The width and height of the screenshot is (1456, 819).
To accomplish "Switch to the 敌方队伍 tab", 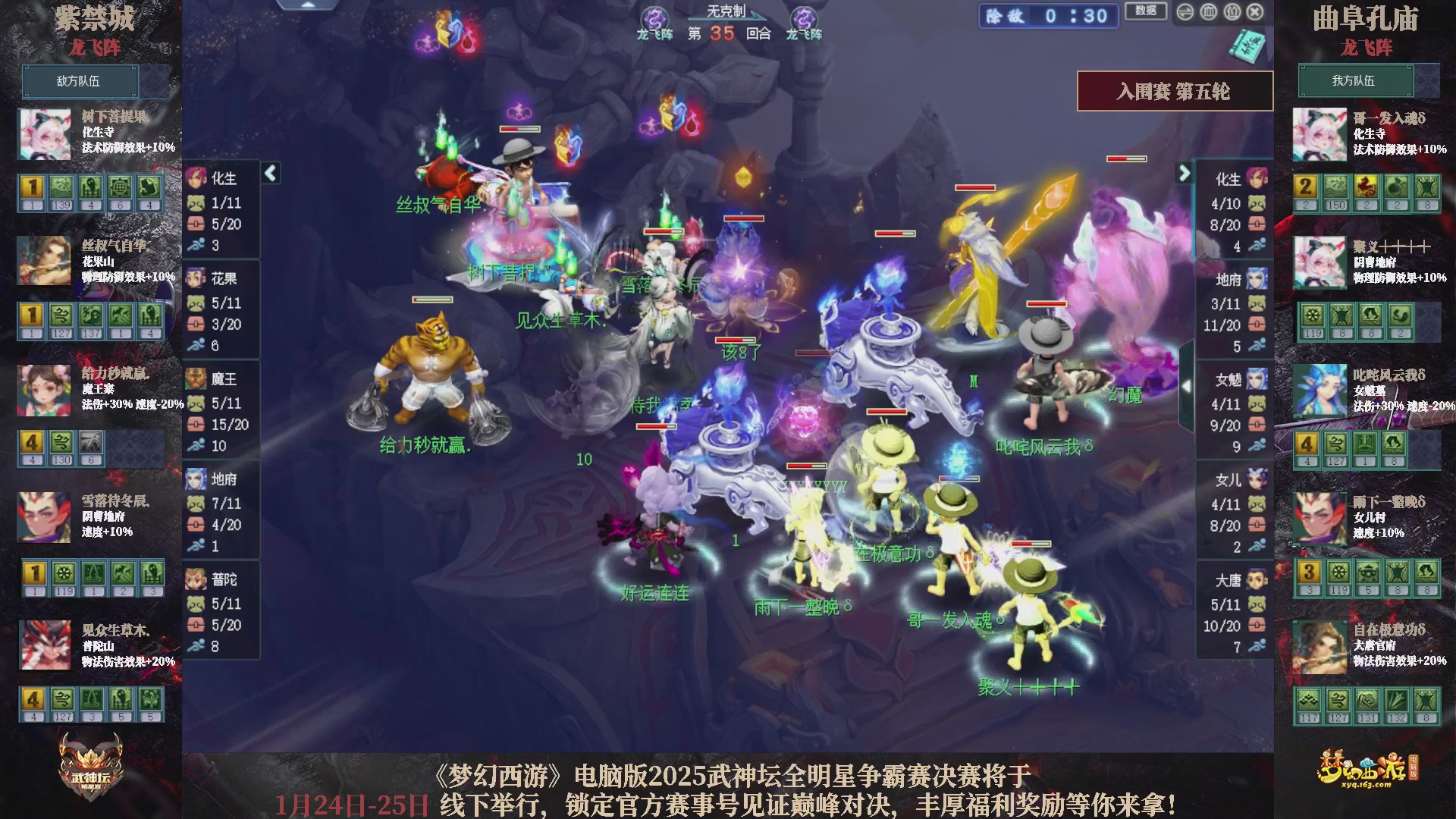I will click(79, 81).
